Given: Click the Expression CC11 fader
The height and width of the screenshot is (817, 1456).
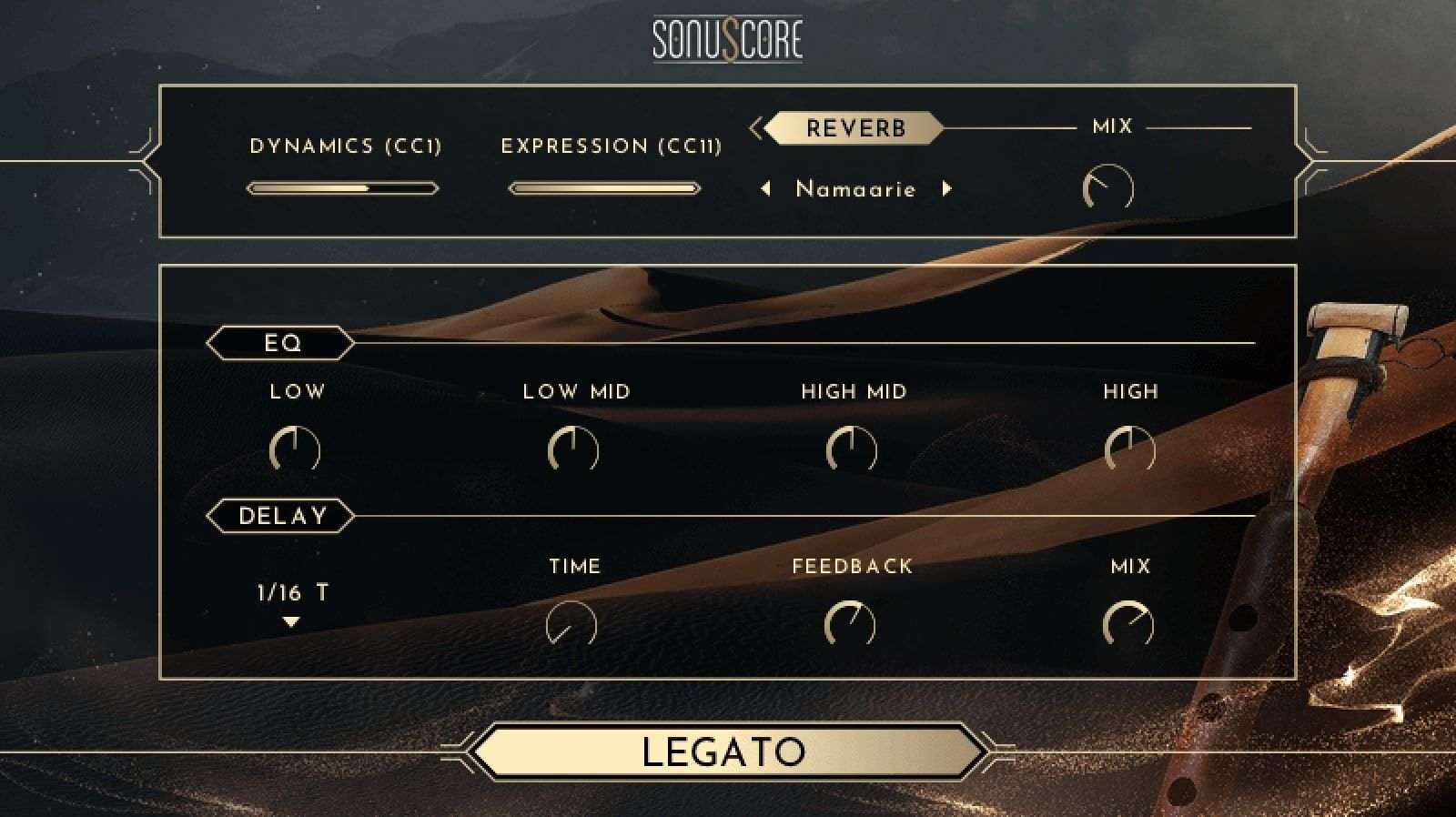Looking at the screenshot, I should coord(604,187).
